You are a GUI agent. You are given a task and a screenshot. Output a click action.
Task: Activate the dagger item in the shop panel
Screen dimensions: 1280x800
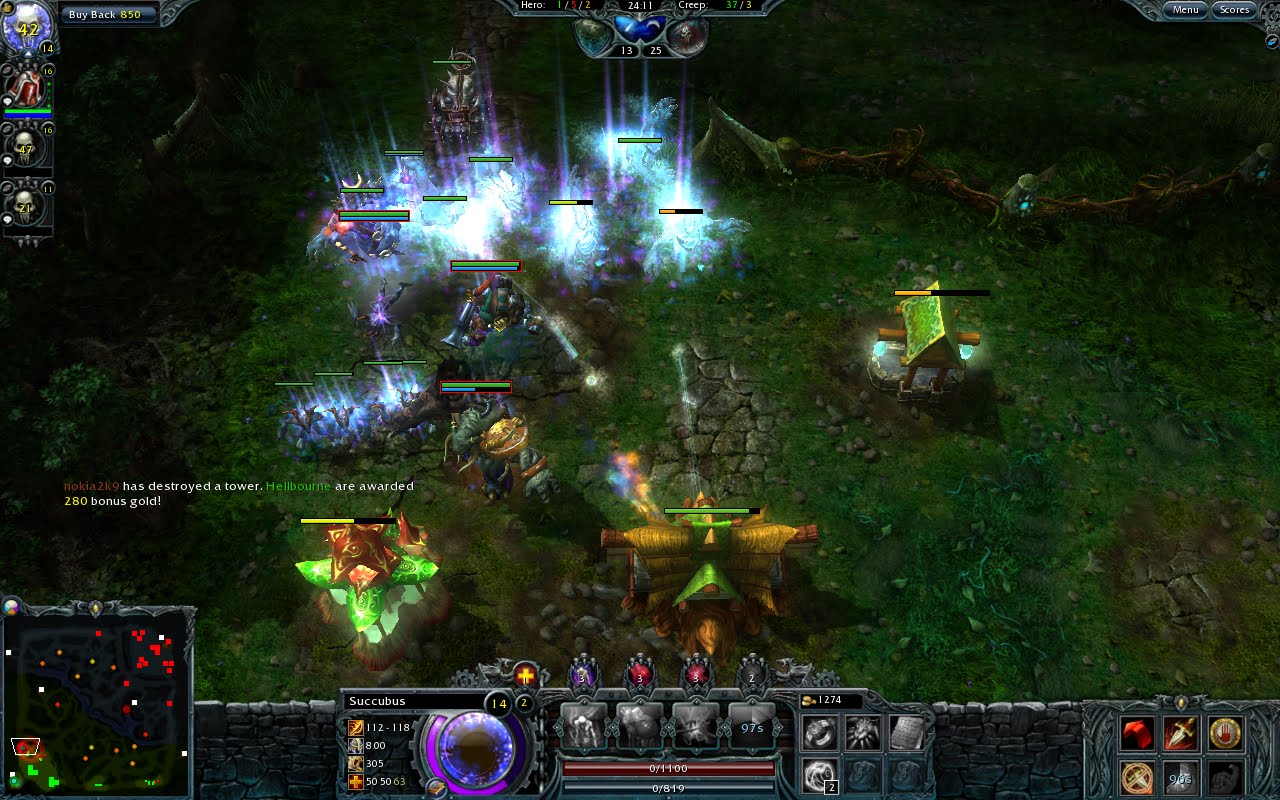point(1180,732)
